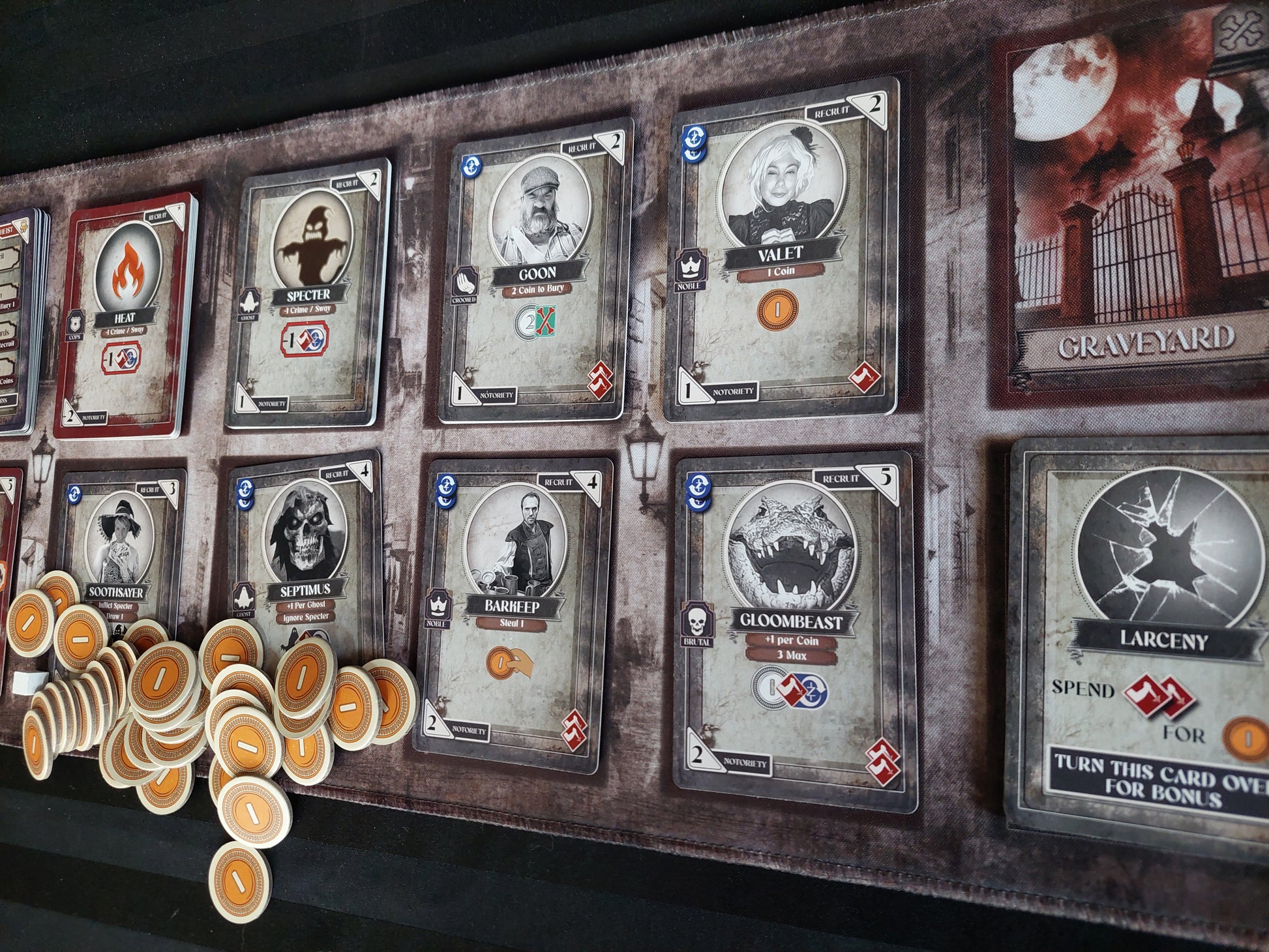Select the Heat card deck
1269x952 pixels.
point(124,313)
